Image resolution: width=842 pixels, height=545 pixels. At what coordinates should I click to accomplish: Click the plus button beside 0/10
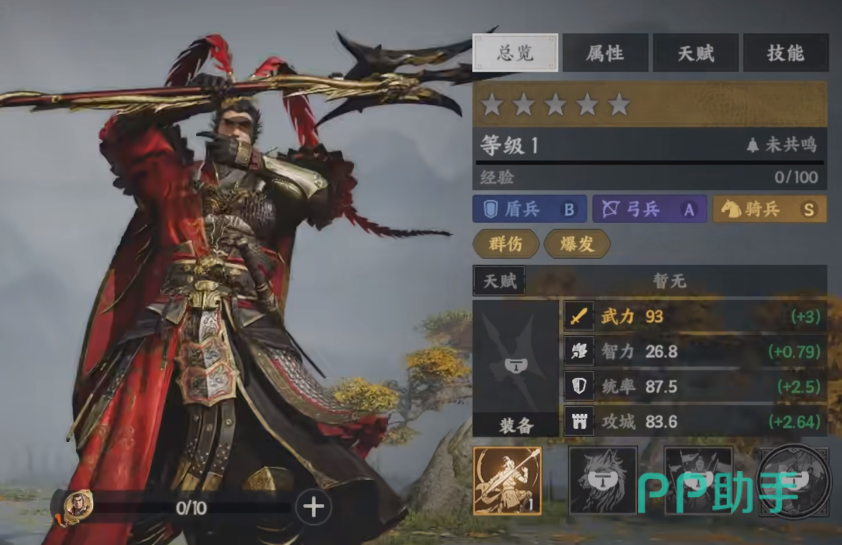tap(314, 507)
